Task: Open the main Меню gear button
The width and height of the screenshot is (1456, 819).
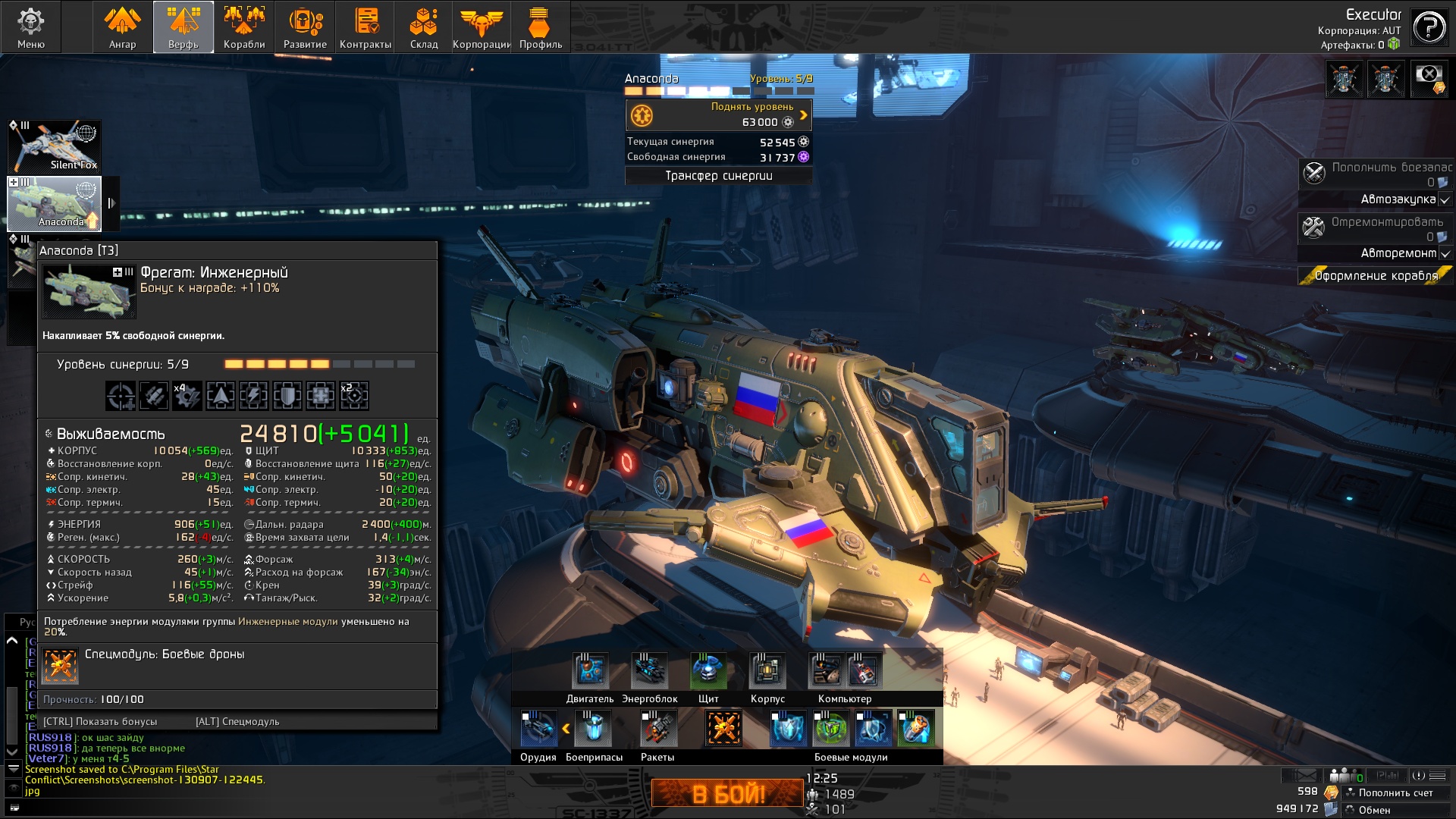Action: [x=31, y=27]
